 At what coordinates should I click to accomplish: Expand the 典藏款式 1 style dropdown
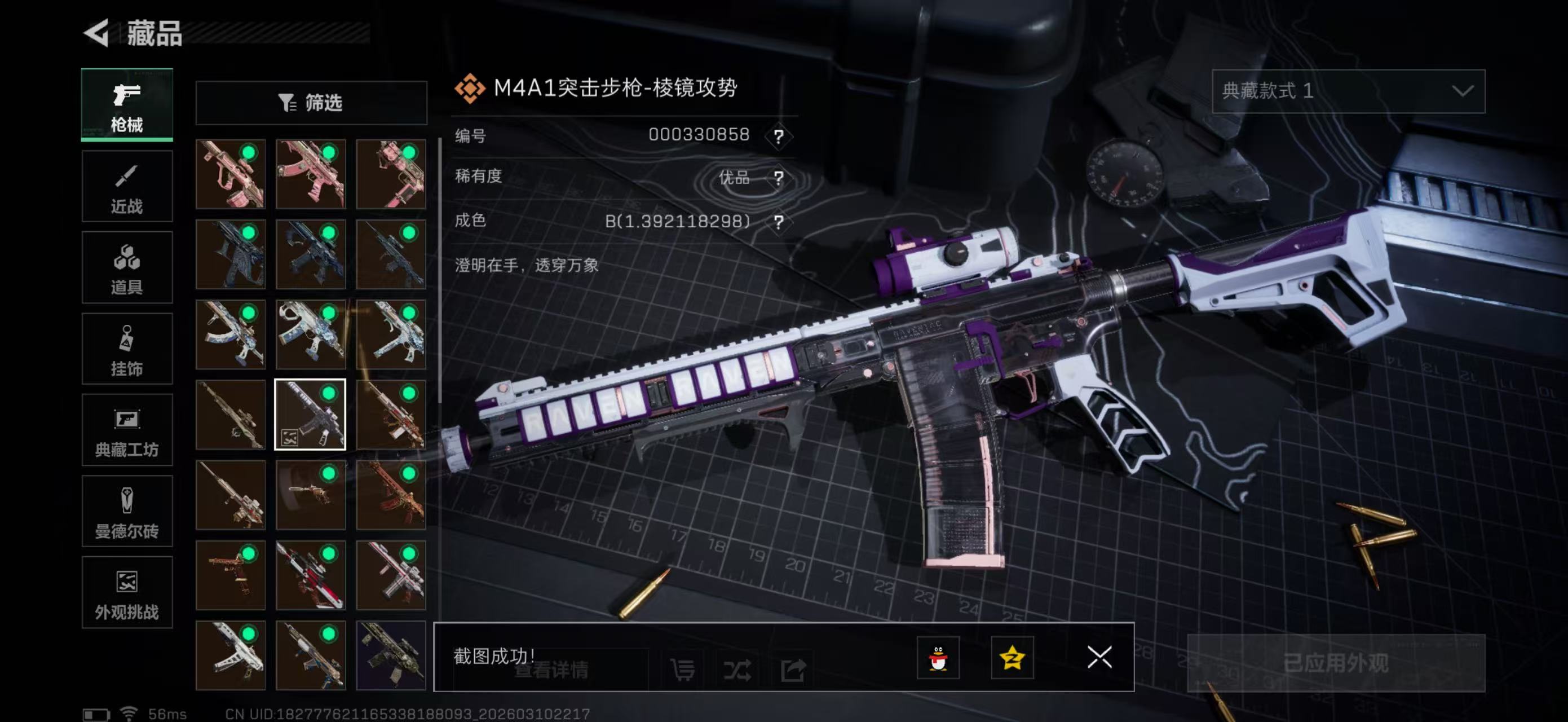1348,91
